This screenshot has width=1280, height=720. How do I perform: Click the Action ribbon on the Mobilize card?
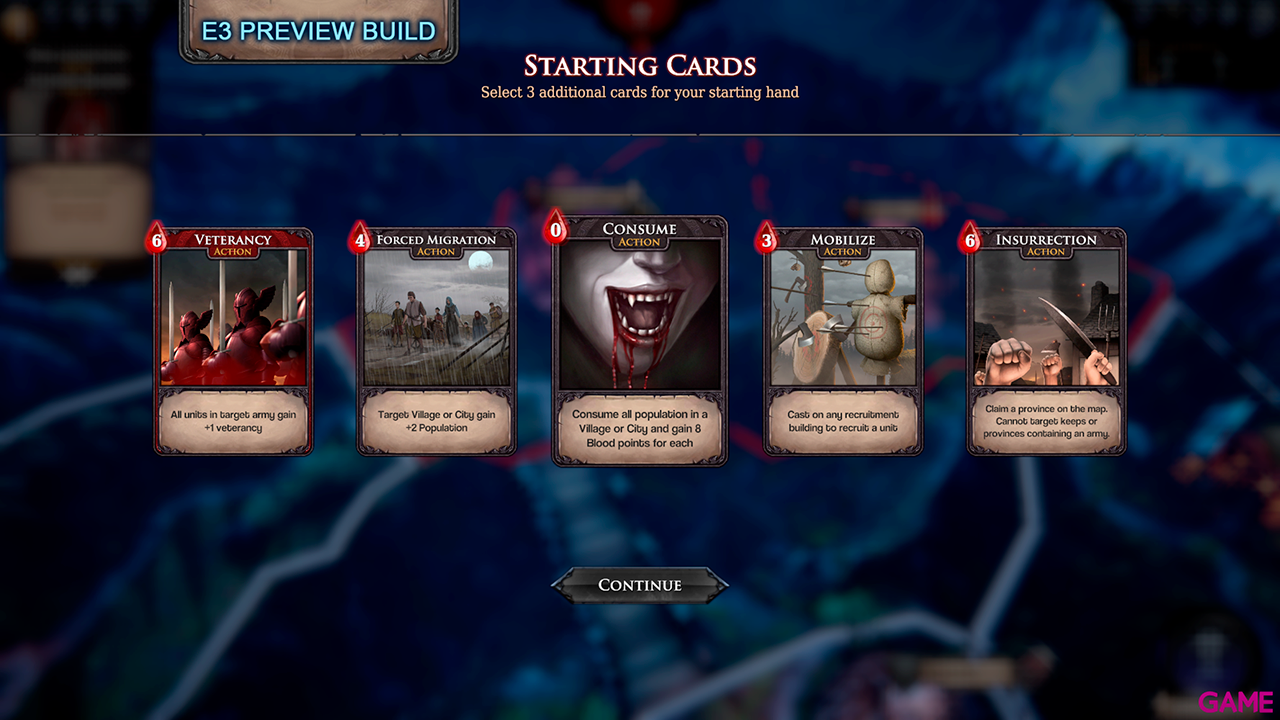pyautogui.click(x=842, y=251)
